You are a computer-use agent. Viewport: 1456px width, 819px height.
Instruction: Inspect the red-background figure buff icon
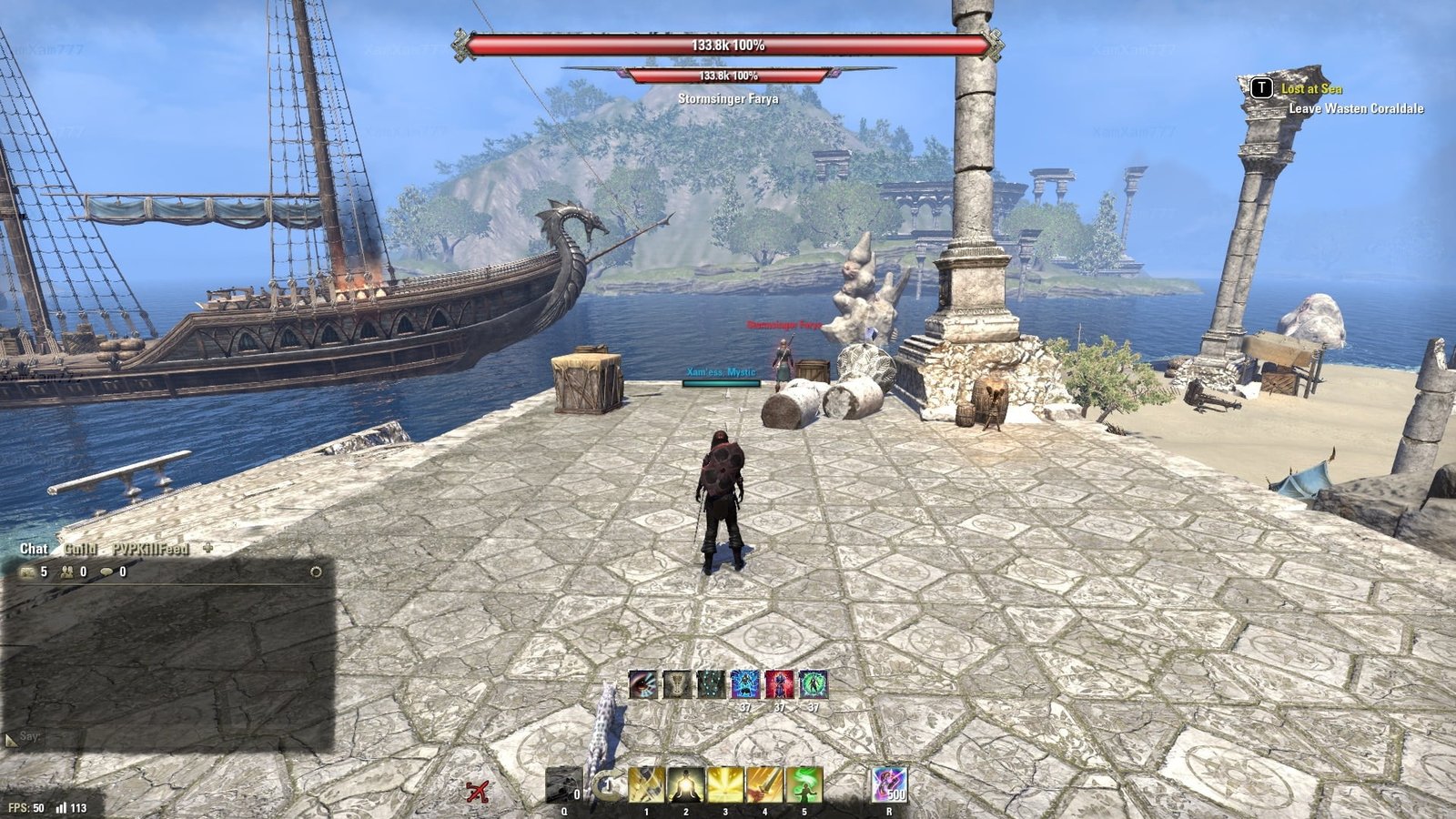(x=779, y=684)
